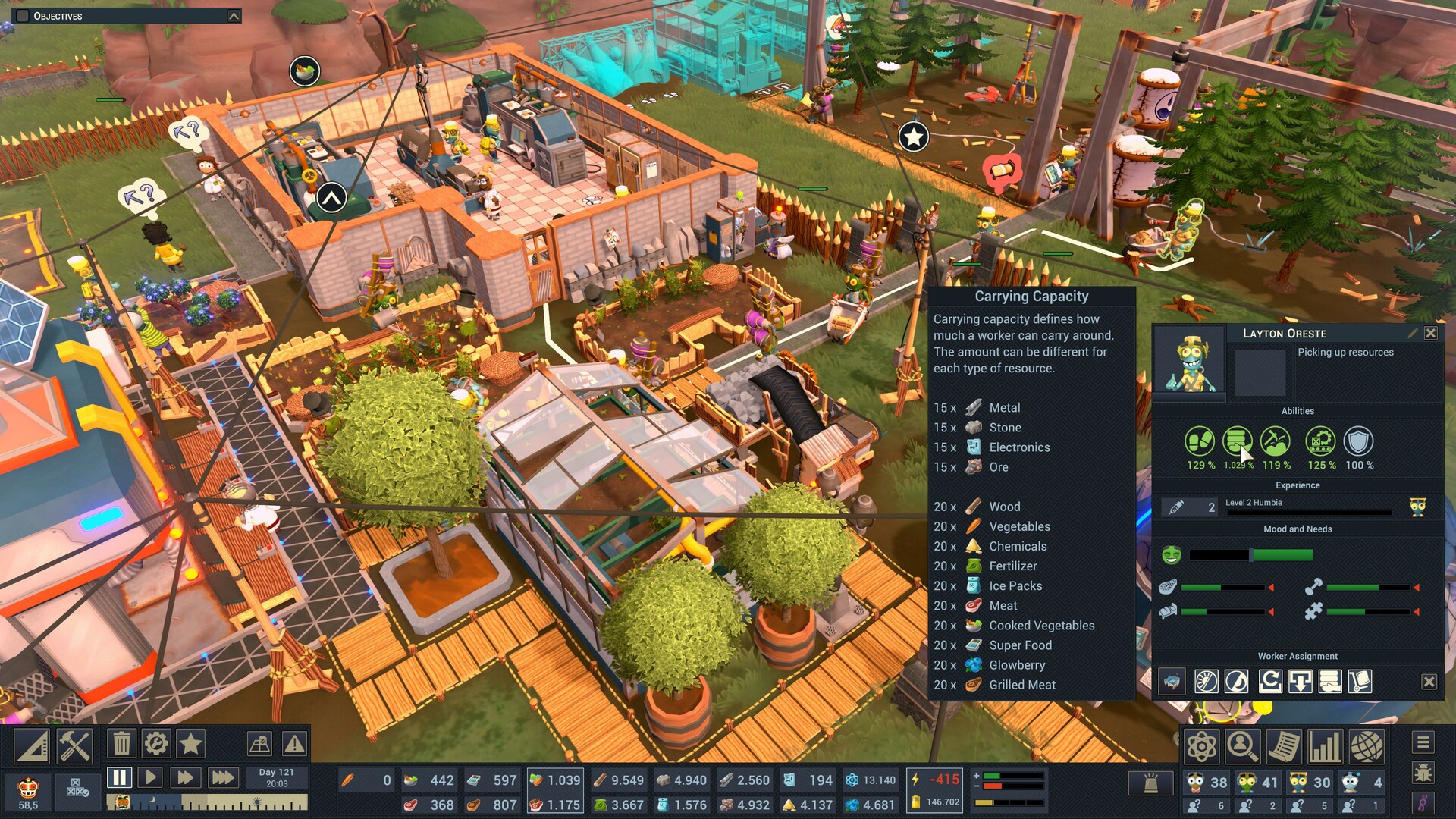1456x819 pixels.
Task: Select the hammer and screwdriver crafting icon
Action: point(73,744)
